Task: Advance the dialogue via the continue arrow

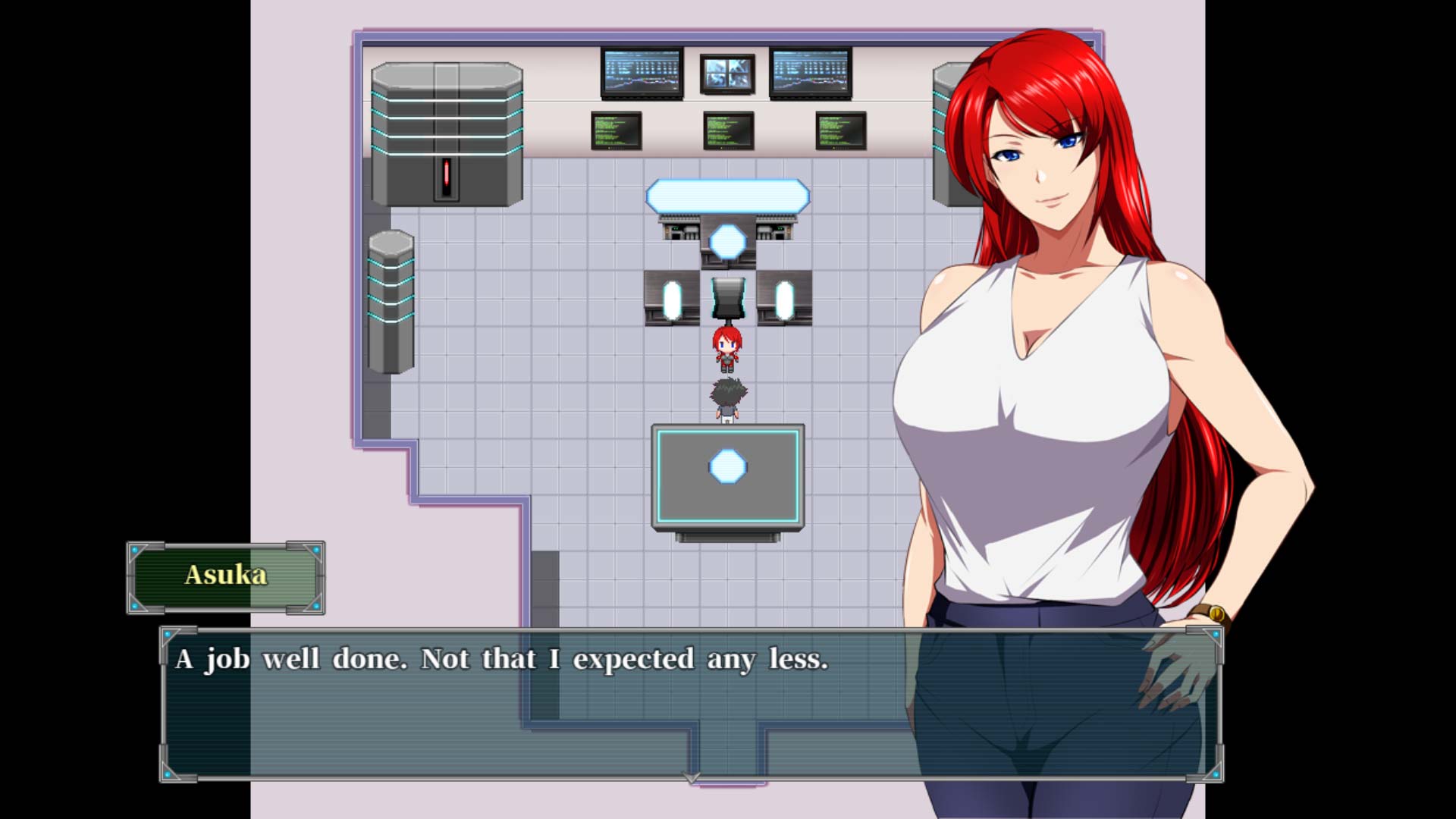Action: [x=691, y=777]
